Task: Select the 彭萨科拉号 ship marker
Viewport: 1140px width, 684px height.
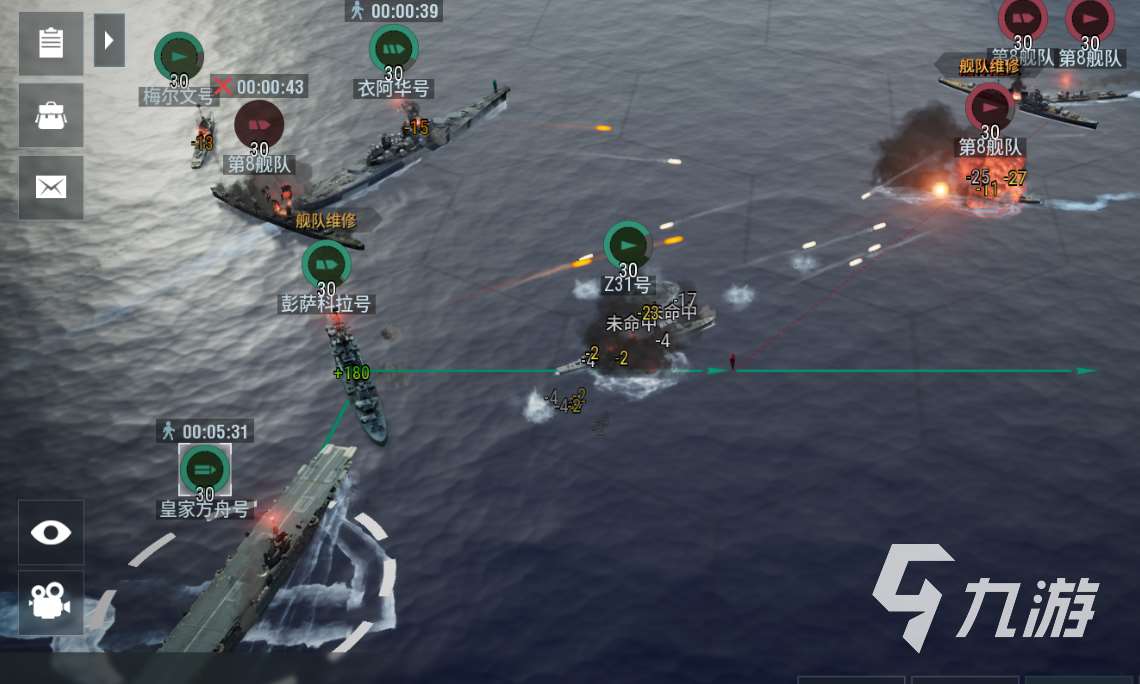Action: (326, 265)
